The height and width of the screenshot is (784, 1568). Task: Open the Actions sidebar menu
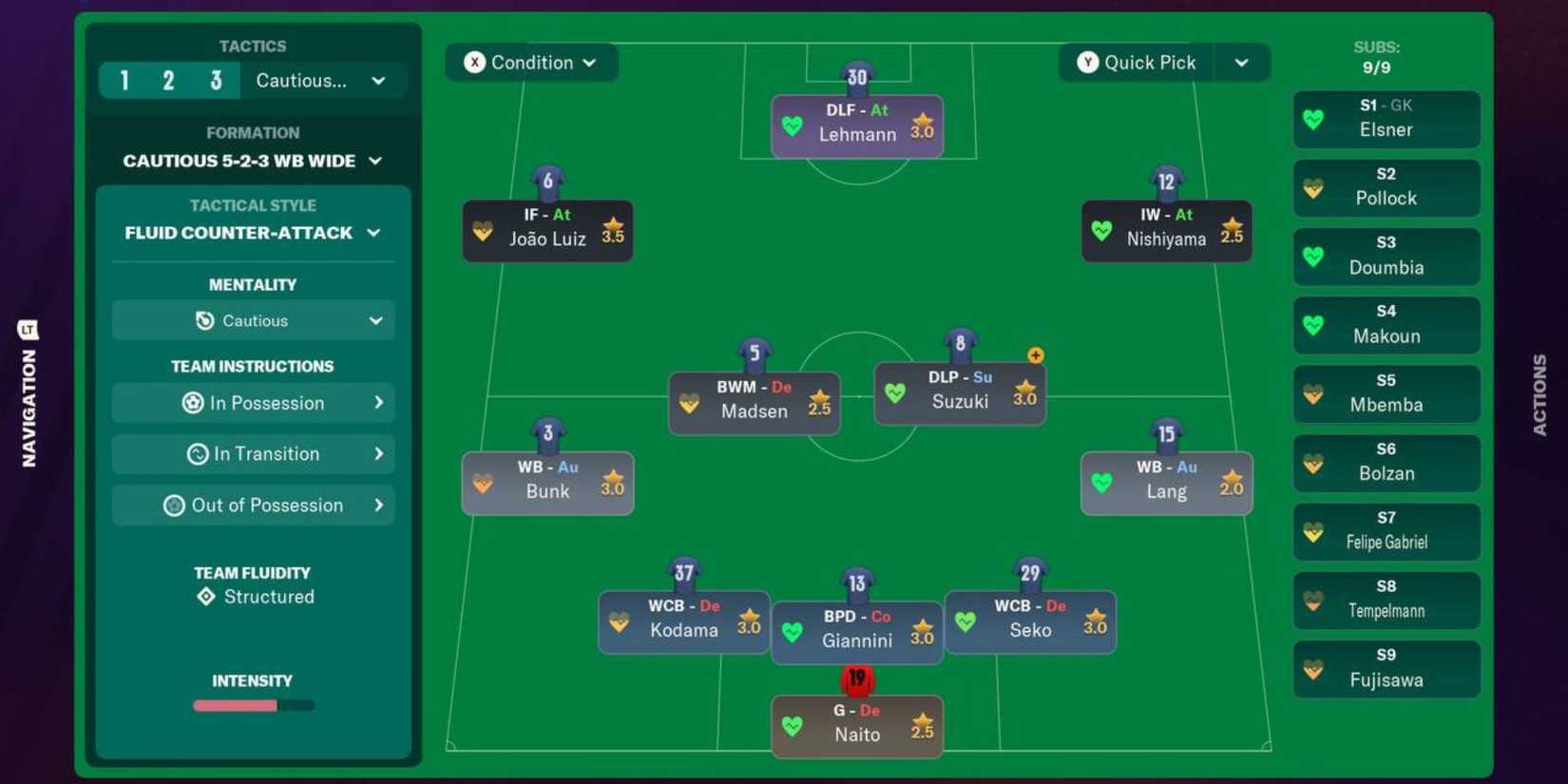point(1539,392)
